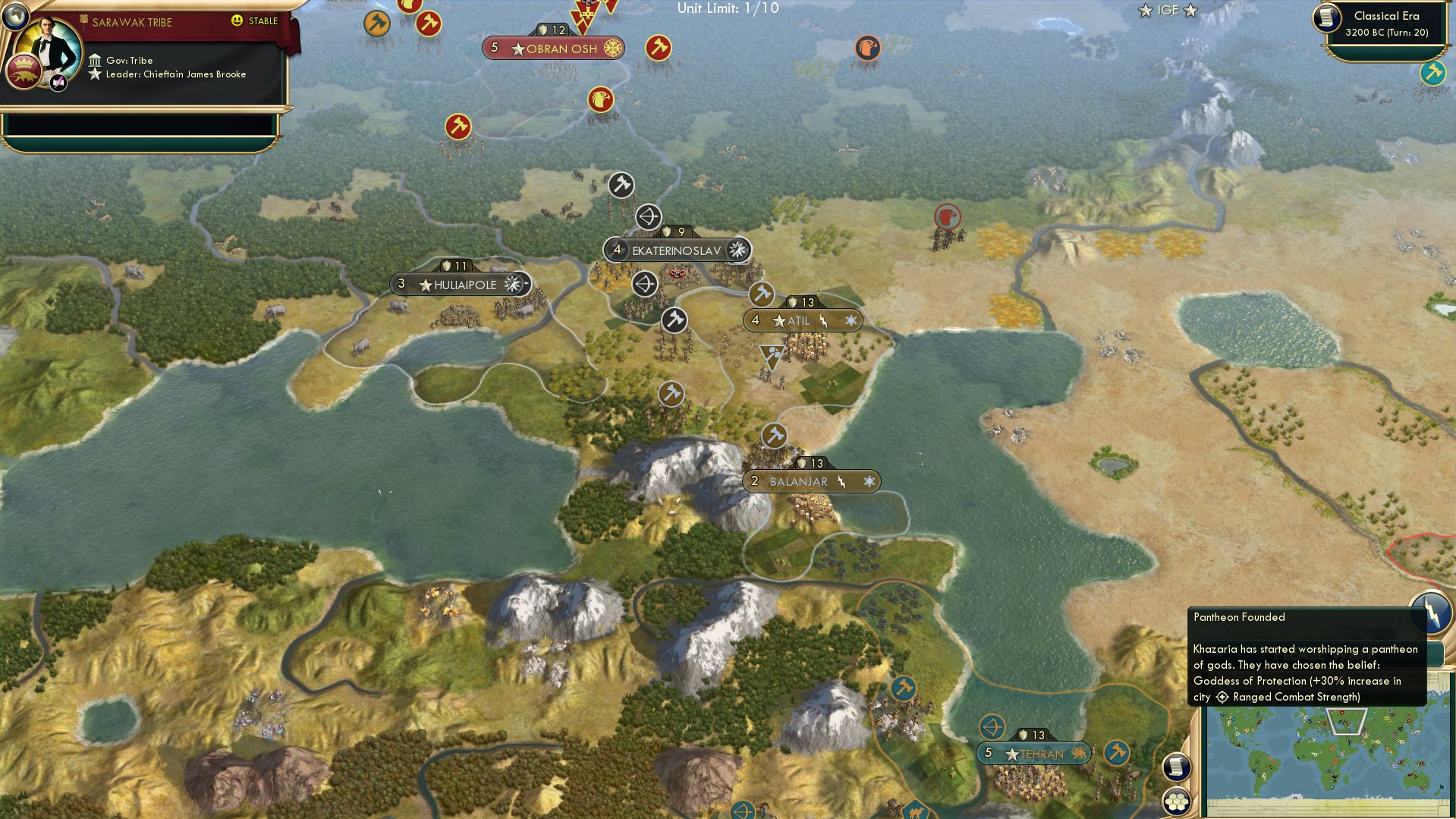Click the IGE label at the top

tap(1168, 11)
